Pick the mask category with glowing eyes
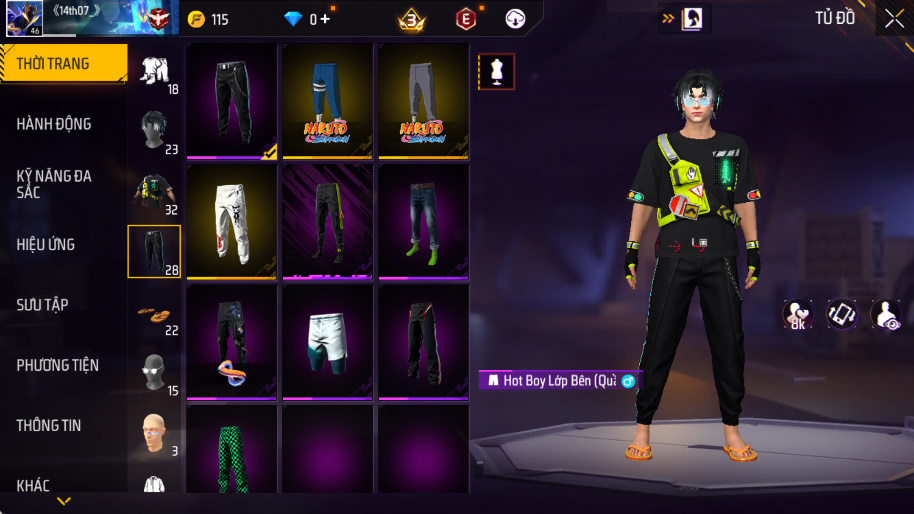Viewport: 914px width, 514px height. [x=154, y=372]
